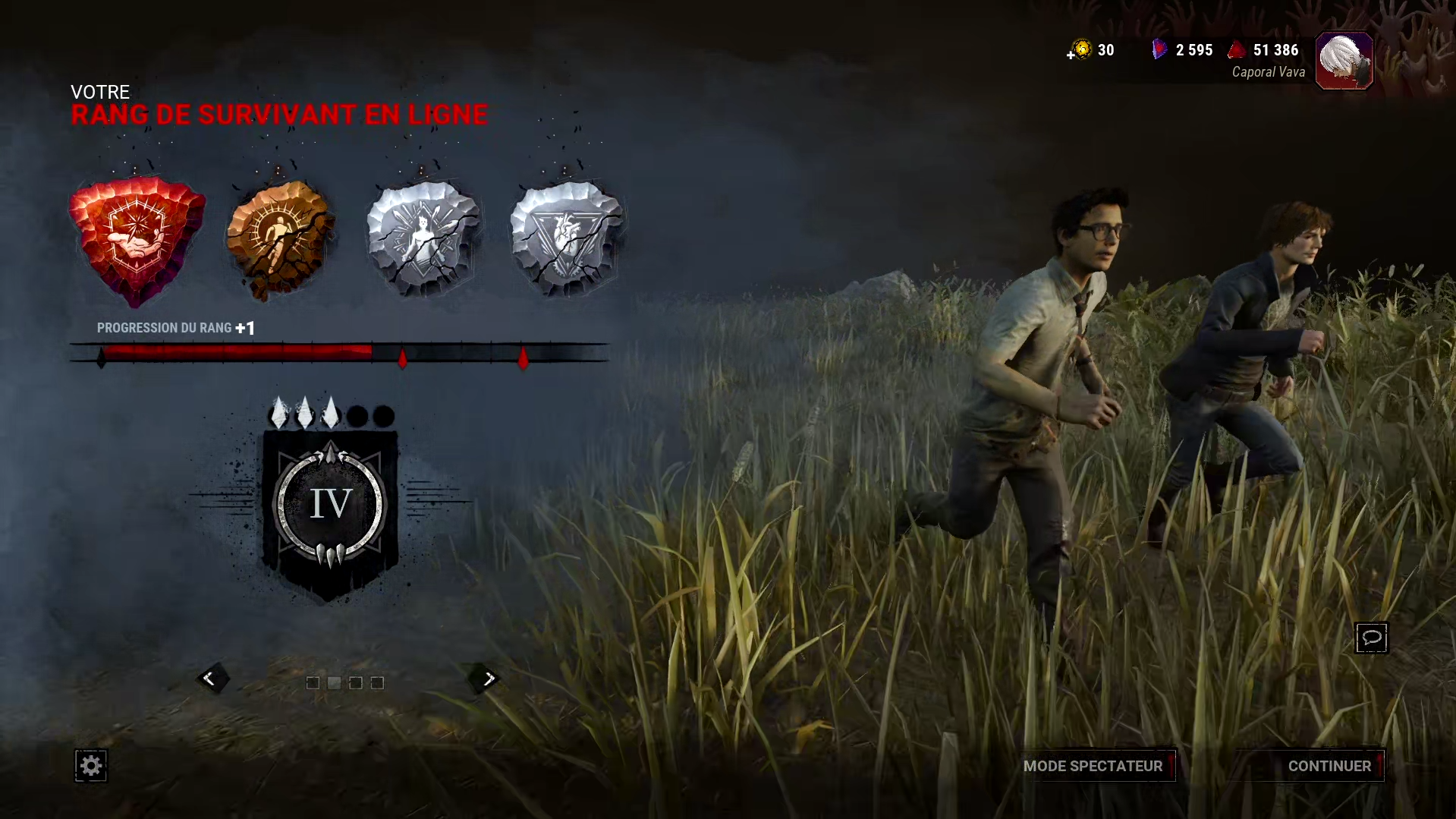Add auric cells via gold coin icon
The height and width of the screenshot is (819, 1456).
pos(1080,51)
